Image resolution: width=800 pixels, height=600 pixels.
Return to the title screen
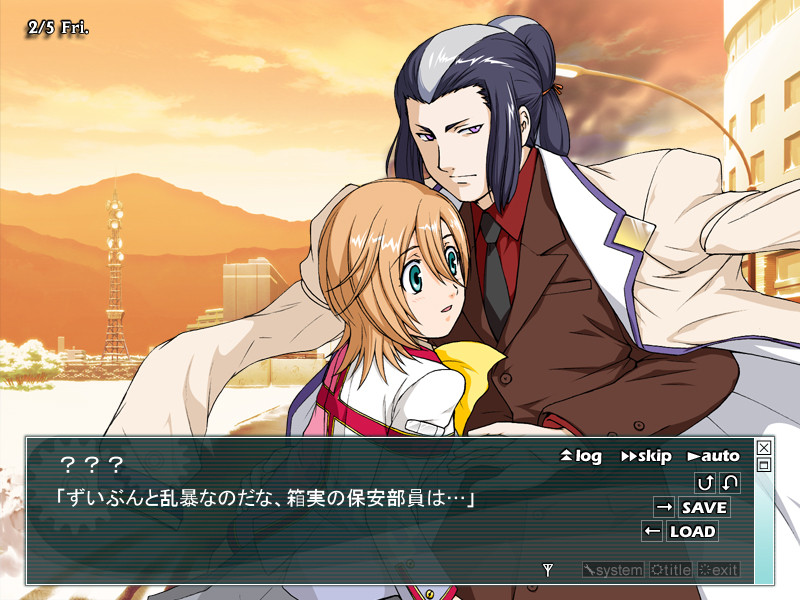[670, 570]
